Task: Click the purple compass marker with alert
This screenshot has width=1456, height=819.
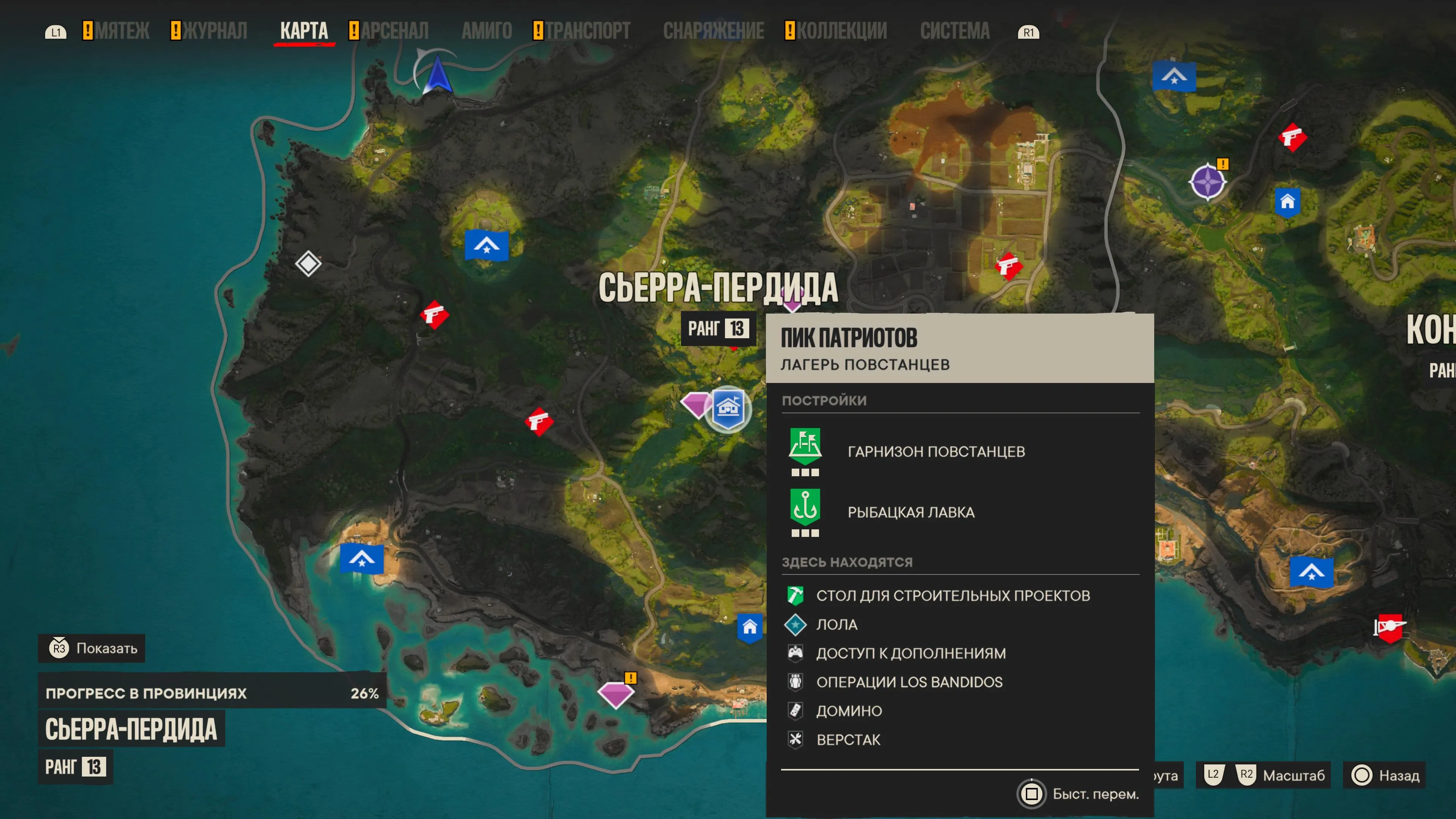Action: pyautogui.click(x=1207, y=182)
